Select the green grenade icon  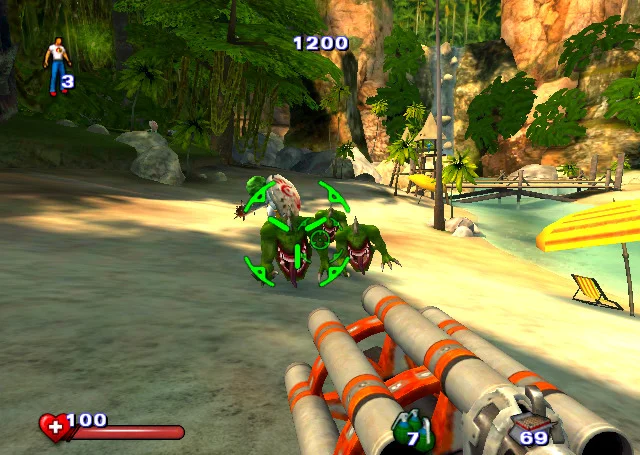[x=408, y=424]
